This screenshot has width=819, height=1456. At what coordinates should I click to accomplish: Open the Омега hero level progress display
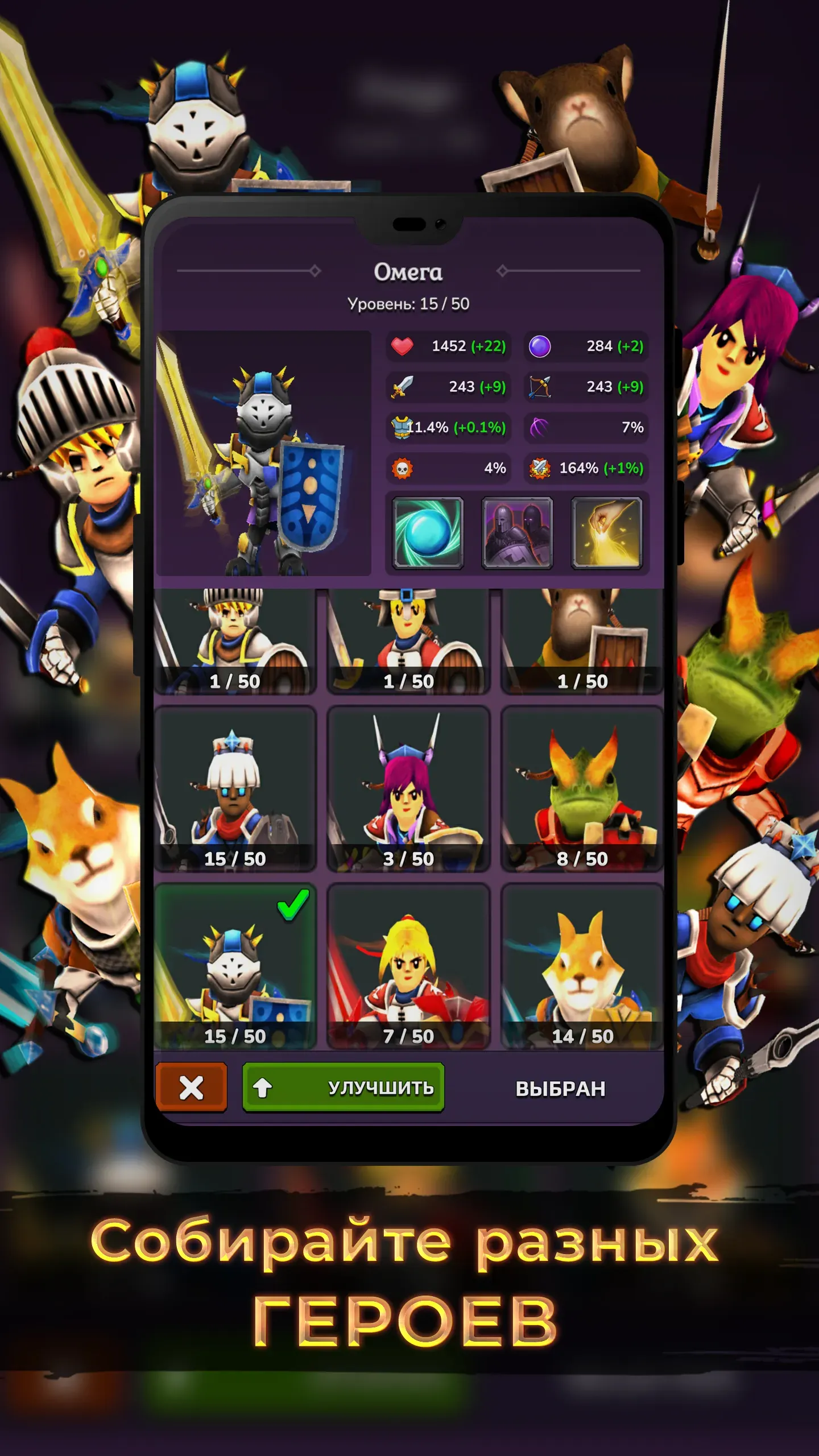pyautogui.click(x=408, y=303)
